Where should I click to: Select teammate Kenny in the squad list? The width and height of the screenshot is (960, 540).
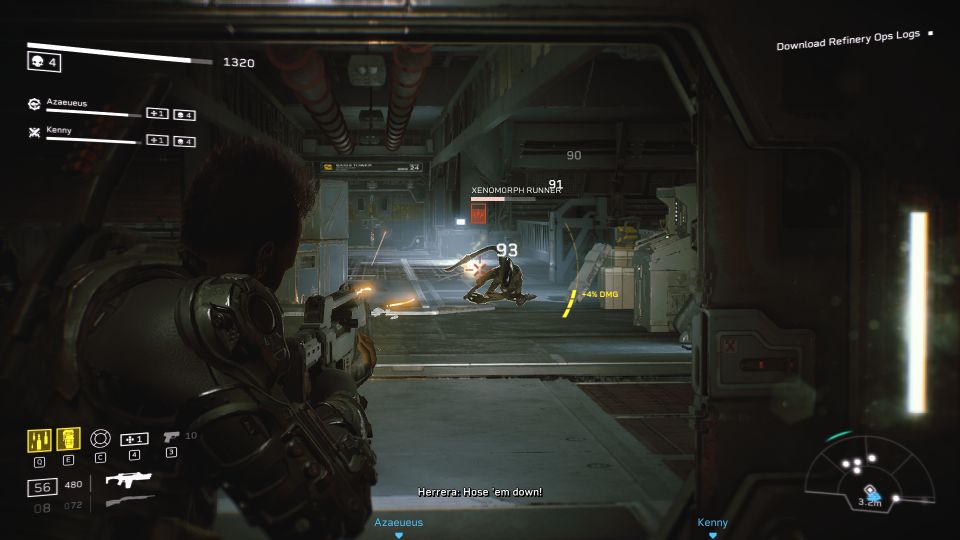(x=60, y=131)
